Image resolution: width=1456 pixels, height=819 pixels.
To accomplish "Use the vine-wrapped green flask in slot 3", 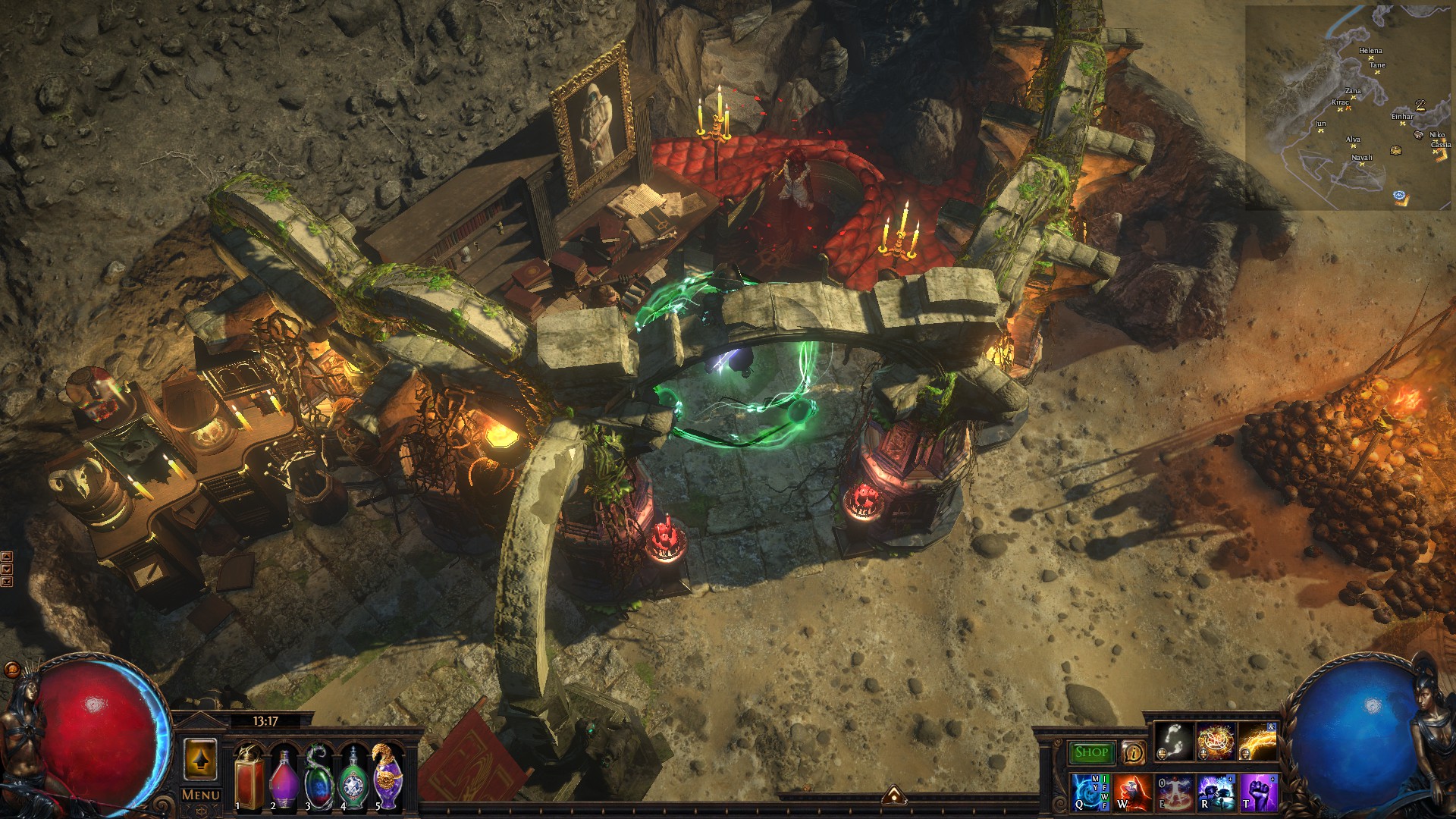I will (x=318, y=777).
